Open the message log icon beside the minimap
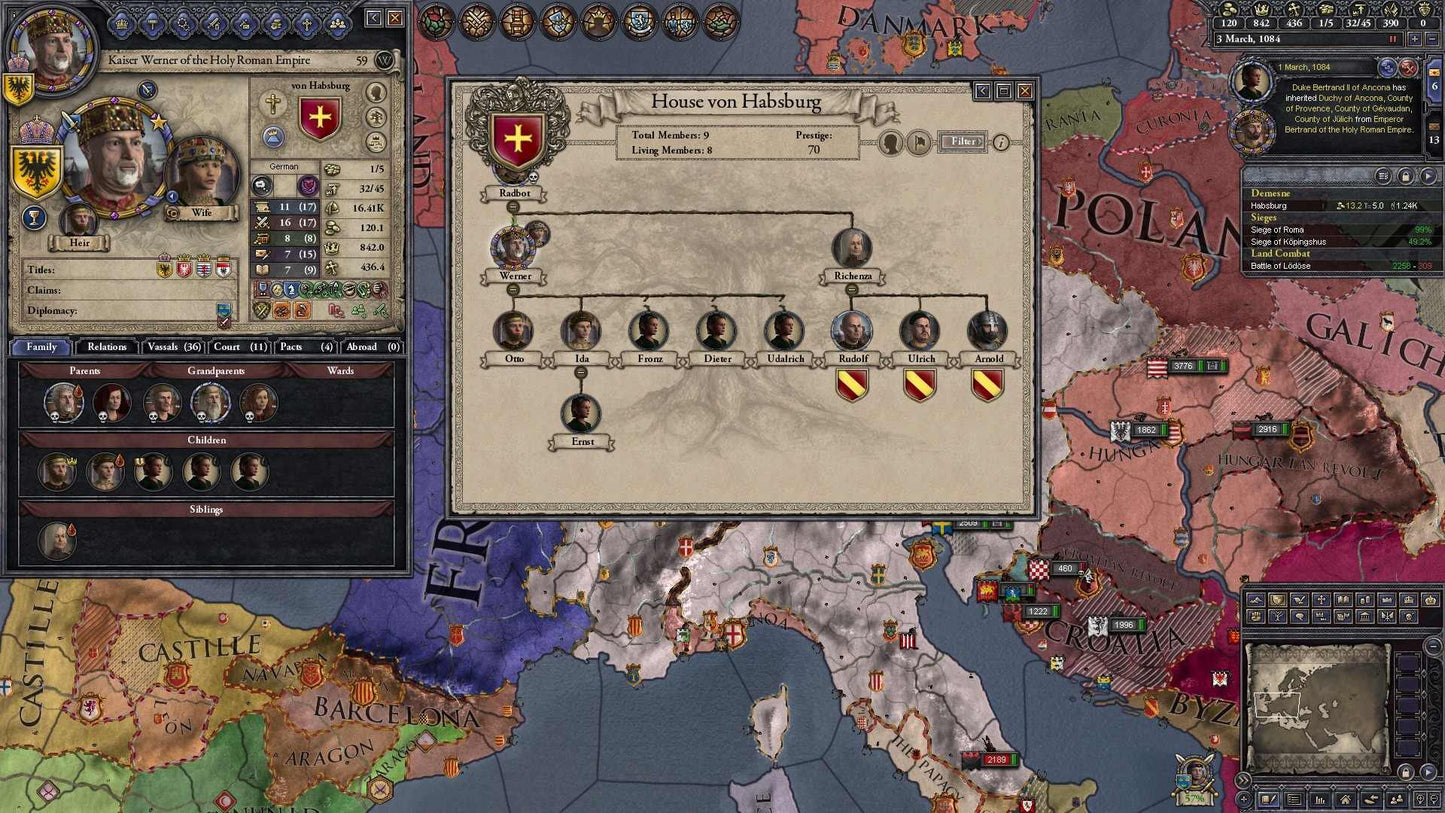The height and width of the screenshot is (813, 1445). click(1292, 799)
